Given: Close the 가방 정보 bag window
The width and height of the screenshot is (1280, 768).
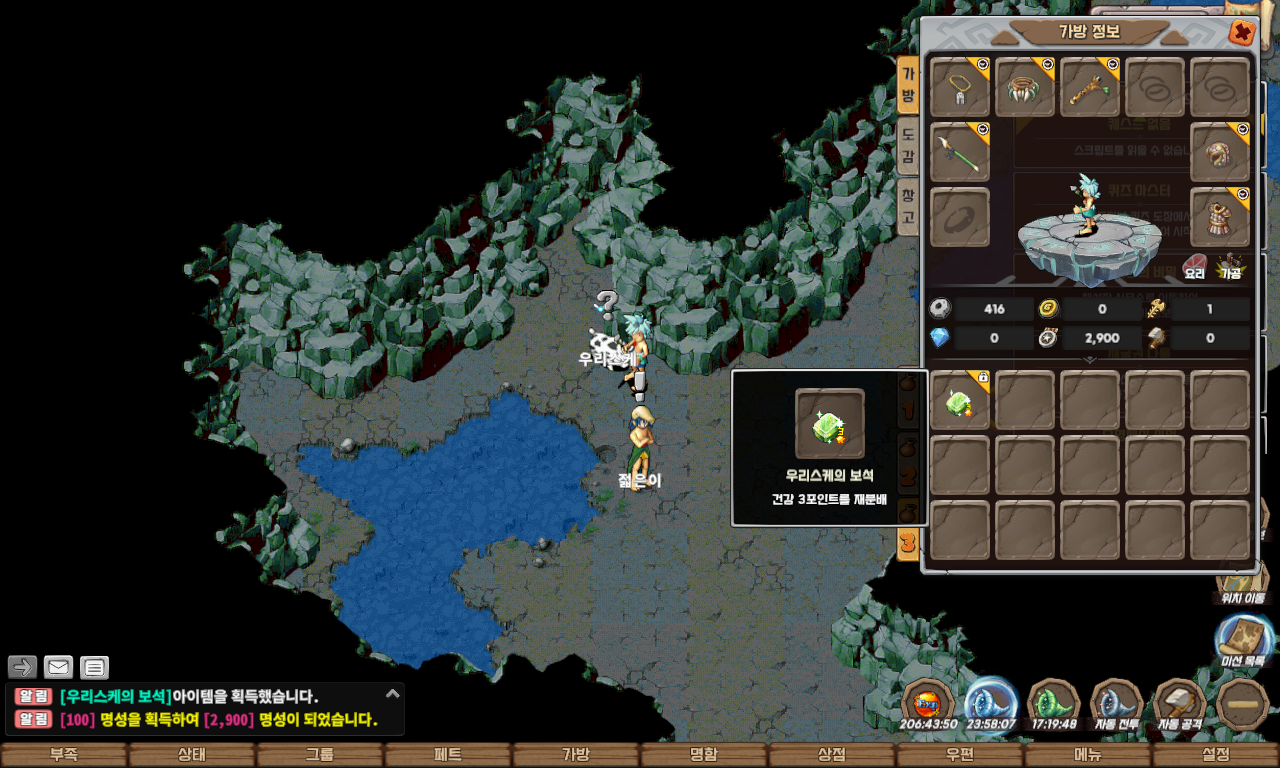Looking at the screenshot, I should [1241, 33].
